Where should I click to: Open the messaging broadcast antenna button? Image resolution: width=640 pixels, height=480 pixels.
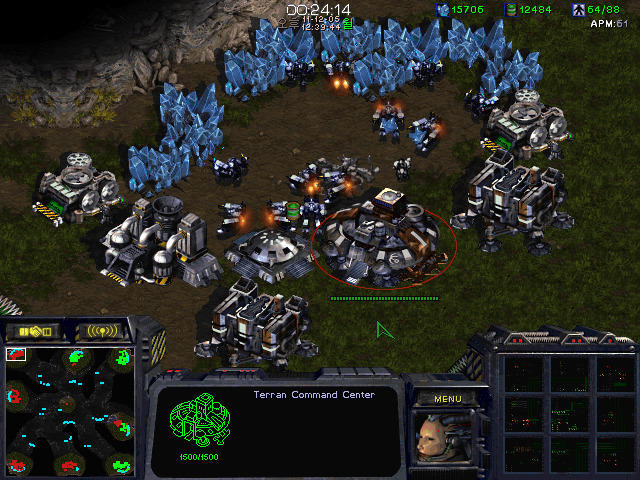103,331
